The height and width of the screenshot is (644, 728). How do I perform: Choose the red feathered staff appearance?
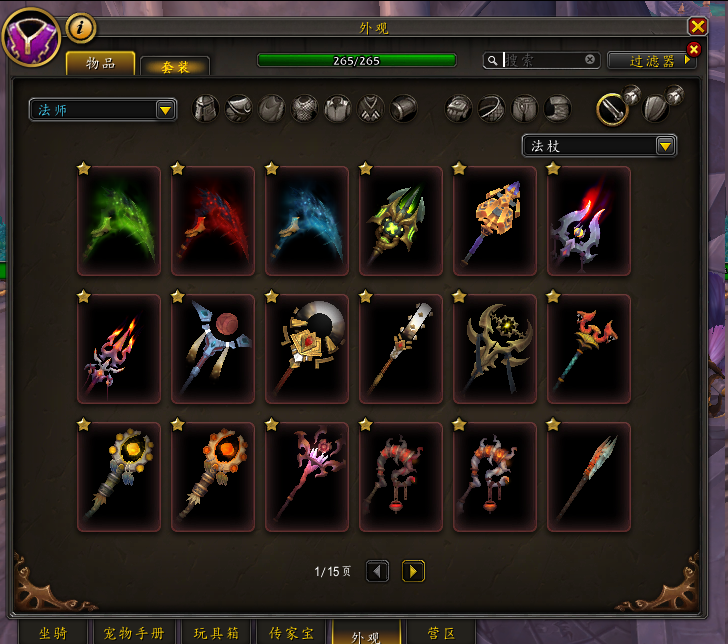coord(213,221)
